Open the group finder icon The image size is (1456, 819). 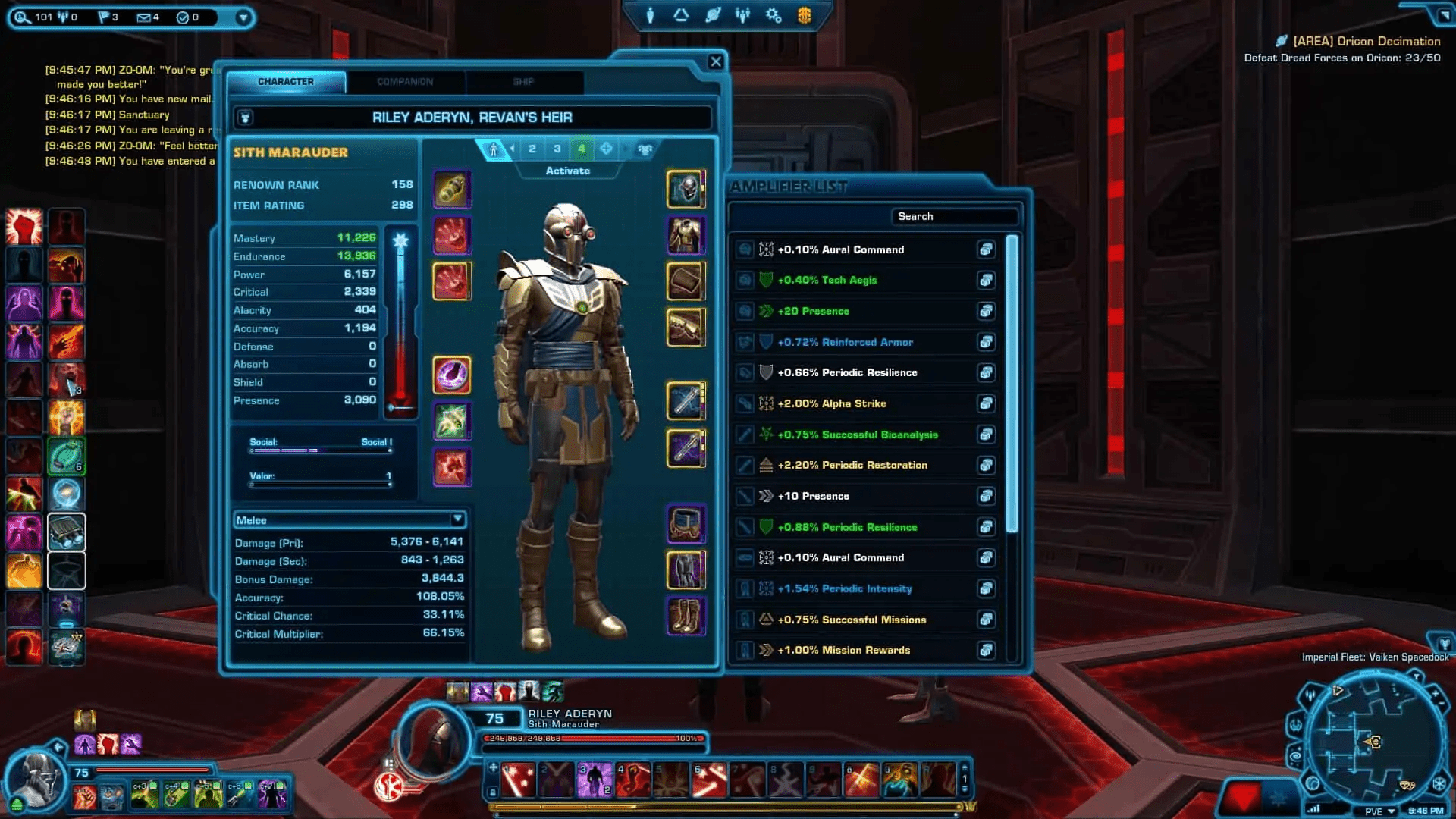coord(742,14)
